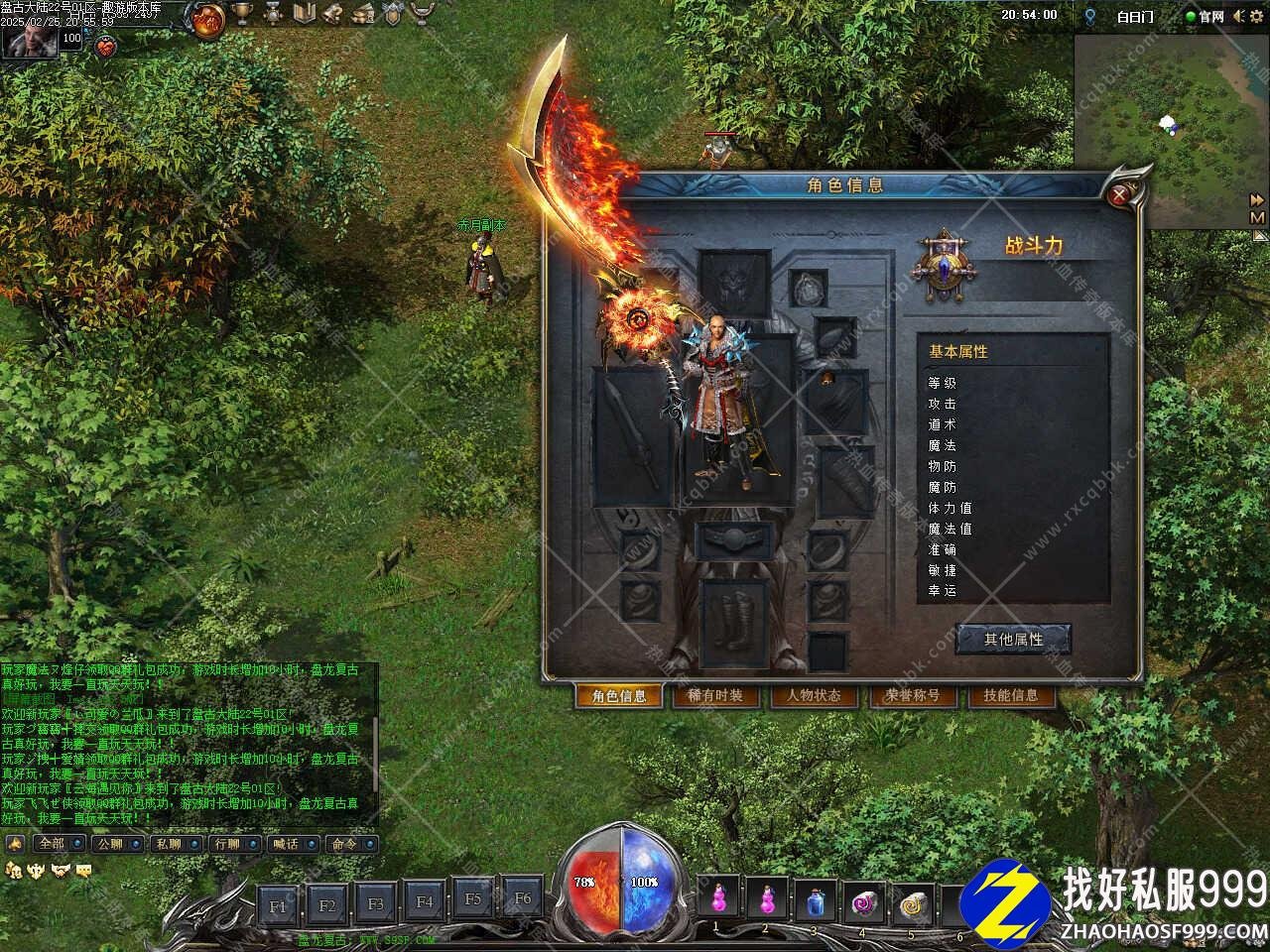
Task: Open the settings gear icon
Action: coord(1258,16)
